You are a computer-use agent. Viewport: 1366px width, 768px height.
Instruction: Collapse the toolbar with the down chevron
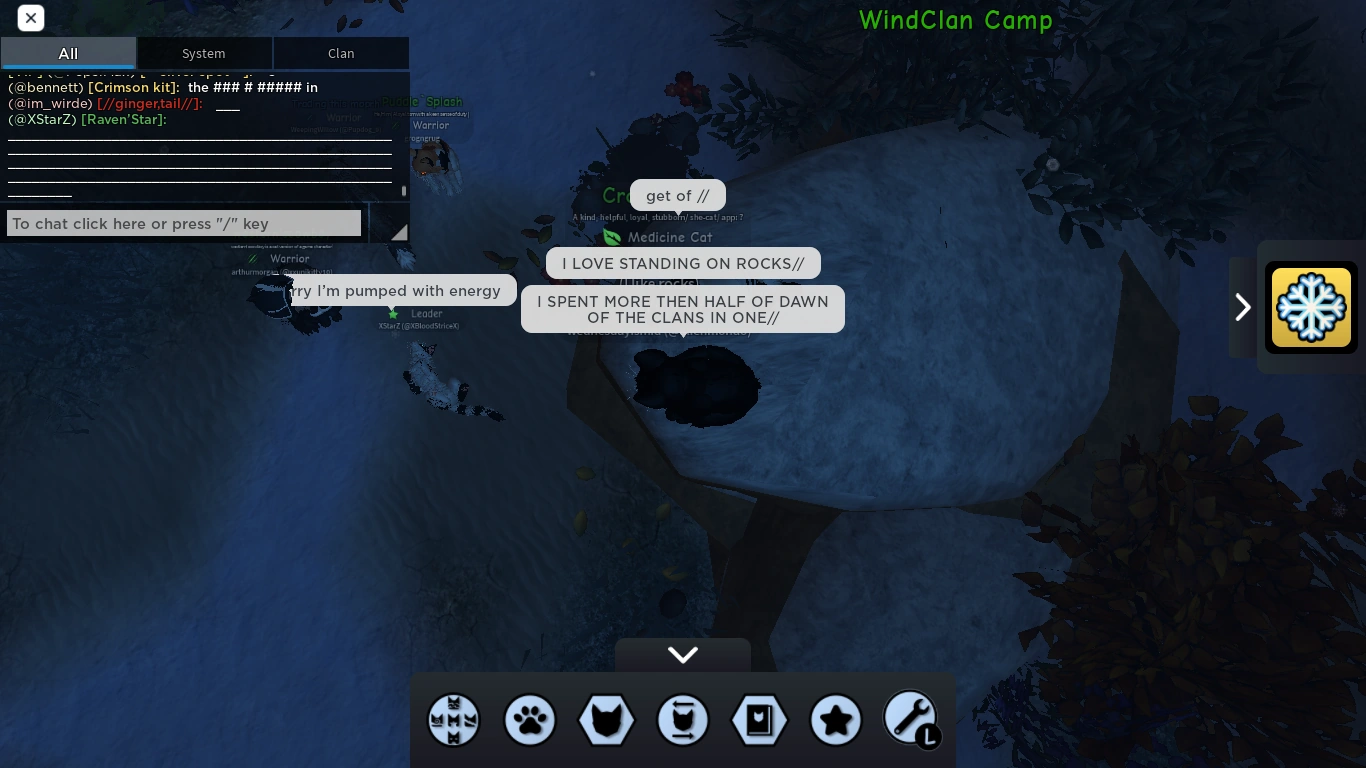[683, 655]
